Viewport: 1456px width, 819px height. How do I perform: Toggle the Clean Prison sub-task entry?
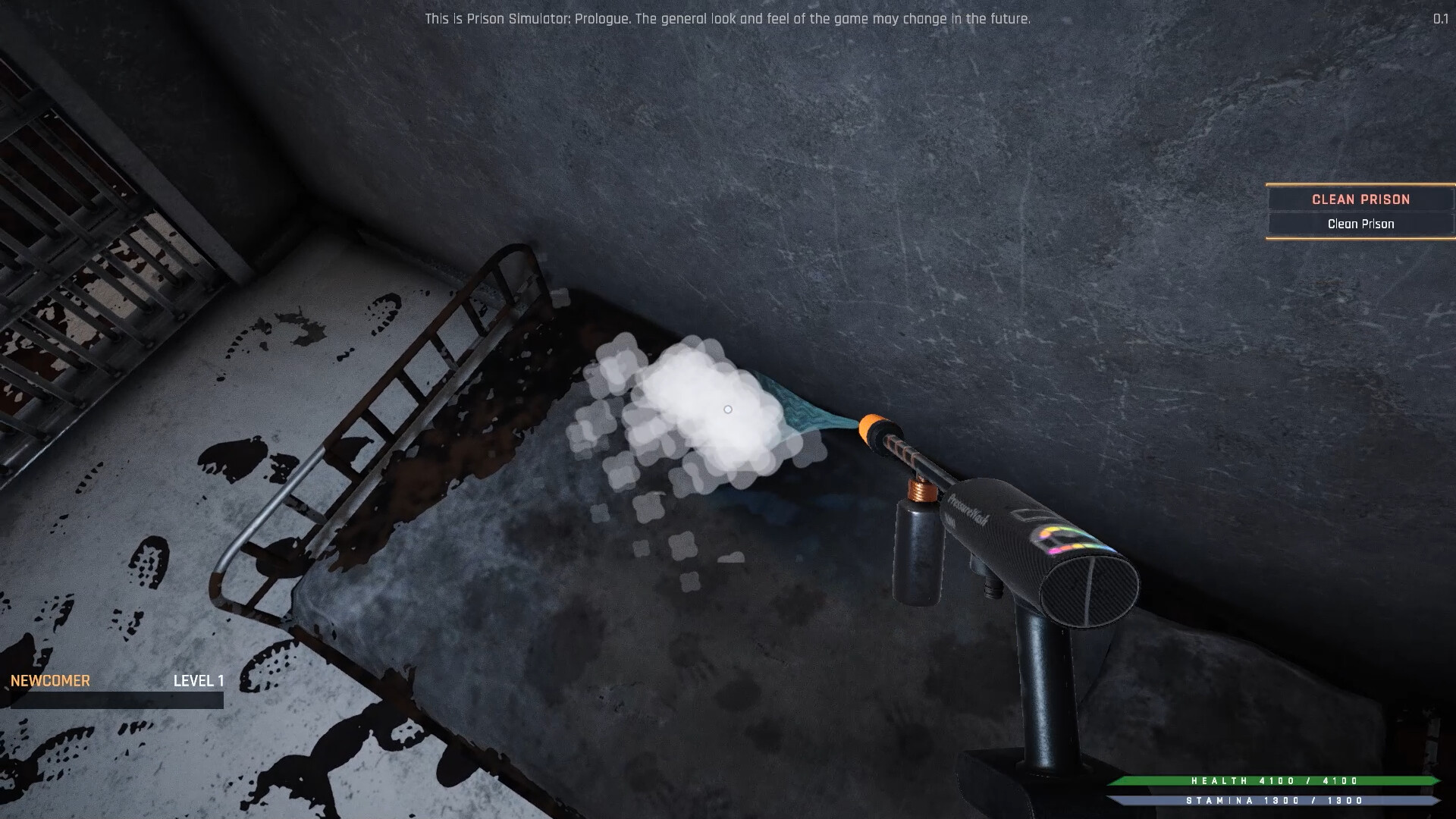coord(1360,224)
